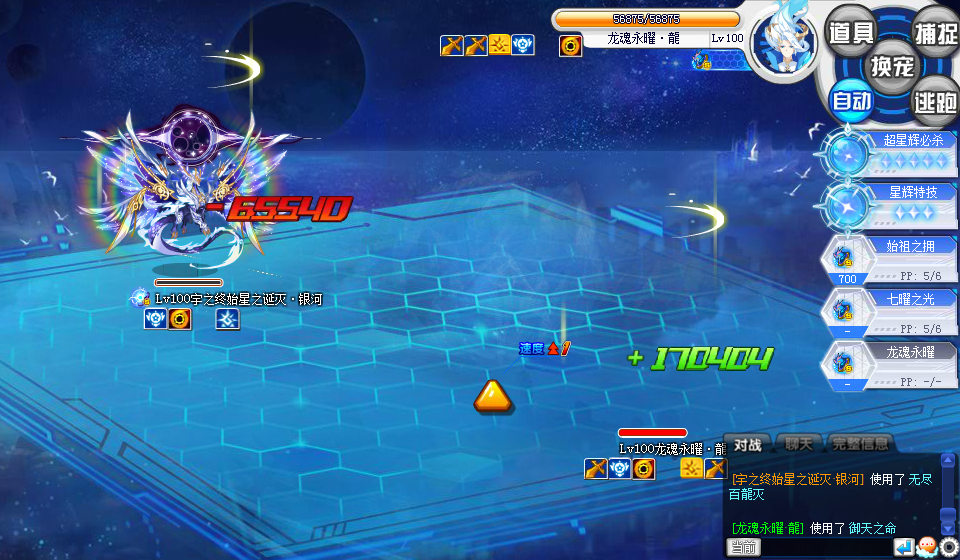Send message with the enter arrow button
Viewport: 960px width, 560px height.
(904, 547)
